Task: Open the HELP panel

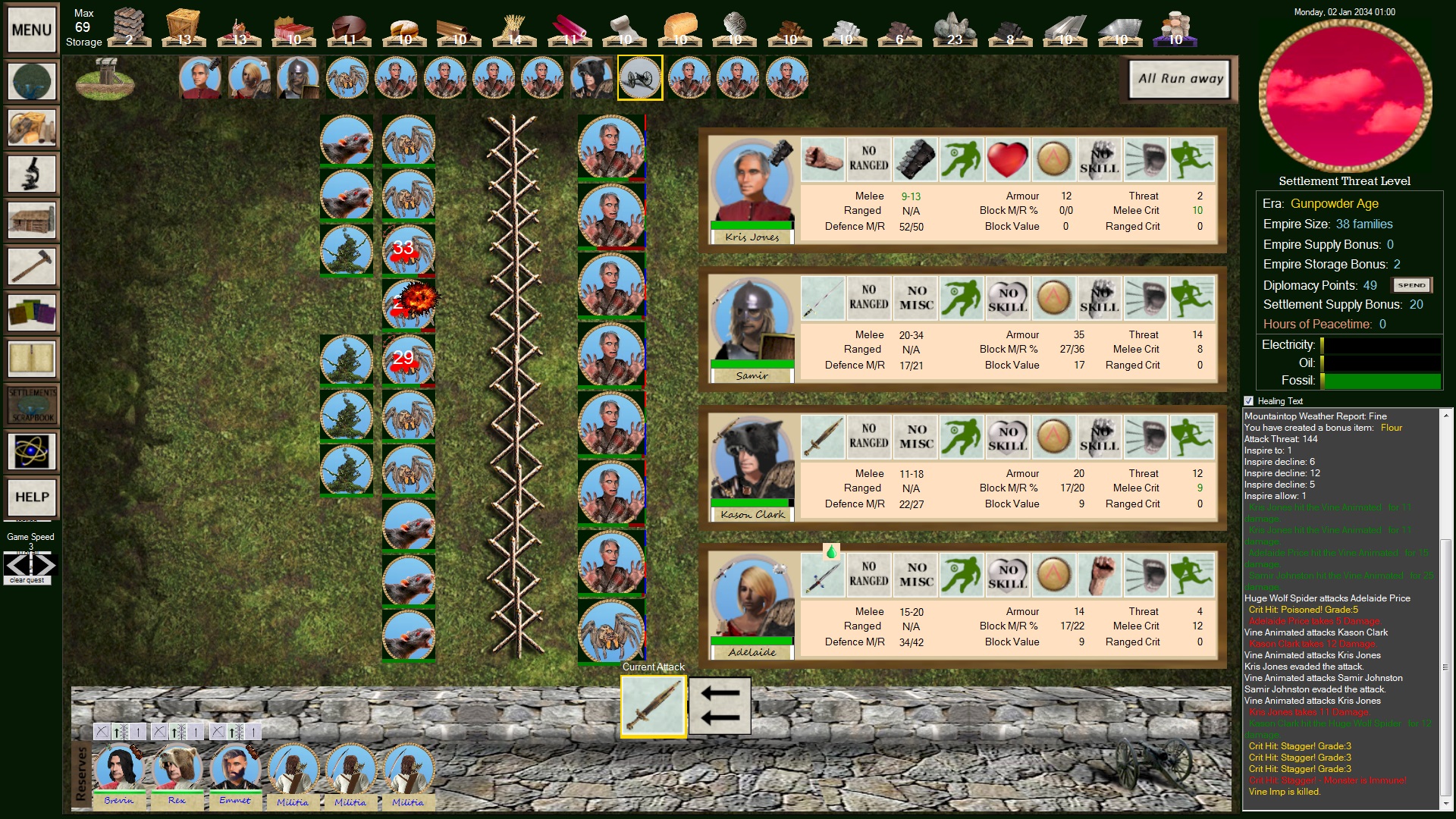Action: tap(31, 498)
